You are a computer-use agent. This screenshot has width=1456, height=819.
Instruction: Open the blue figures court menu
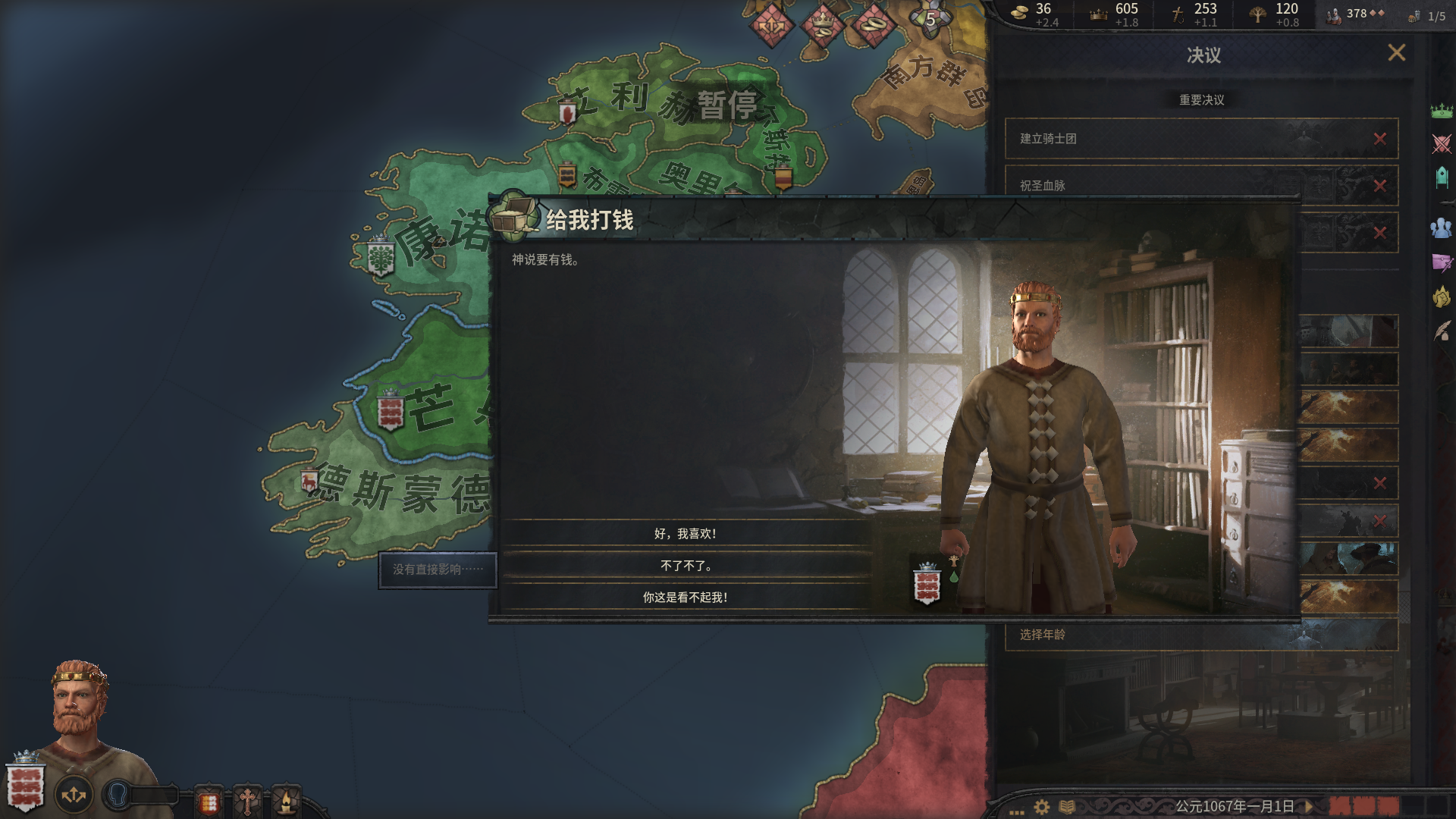[1441, 227]
